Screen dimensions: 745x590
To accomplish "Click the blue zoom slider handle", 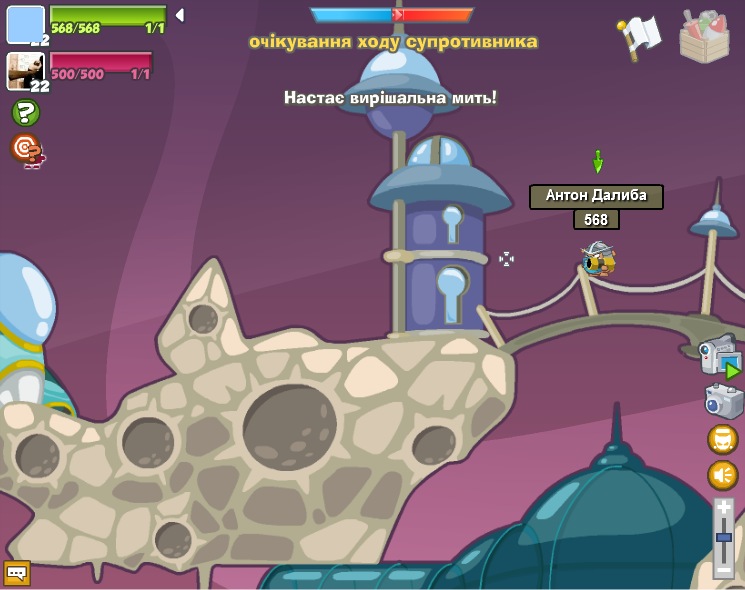I will tap(724, 537).
